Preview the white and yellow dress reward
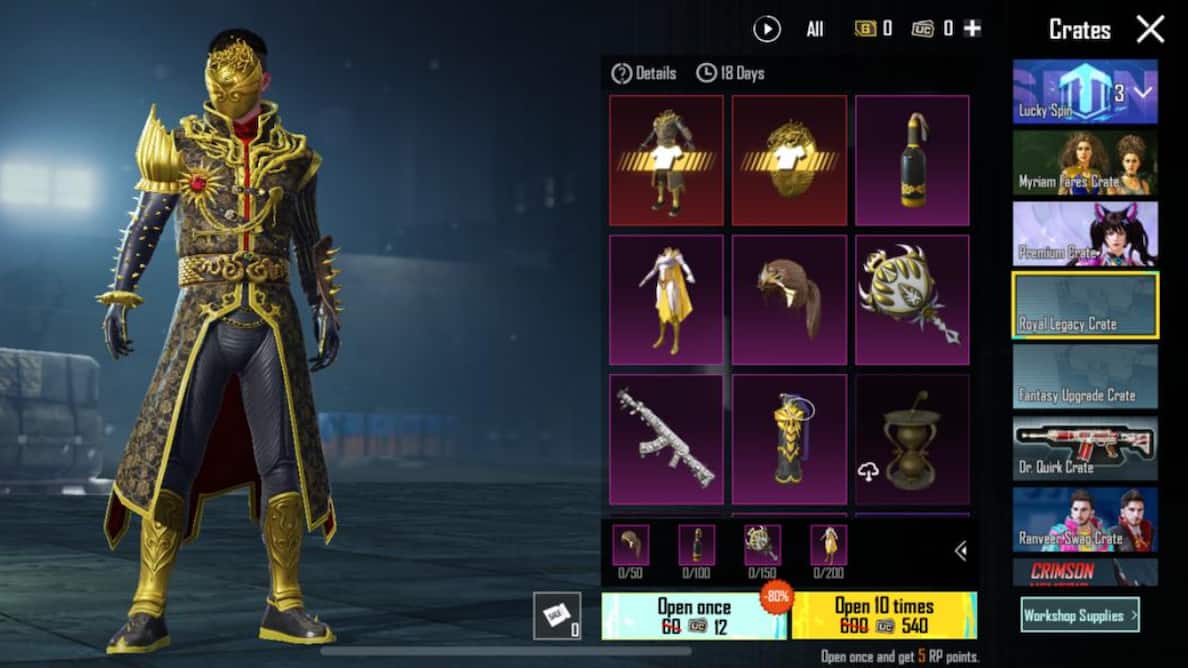The image size is (1188, 668). click(x=666, y=300)
